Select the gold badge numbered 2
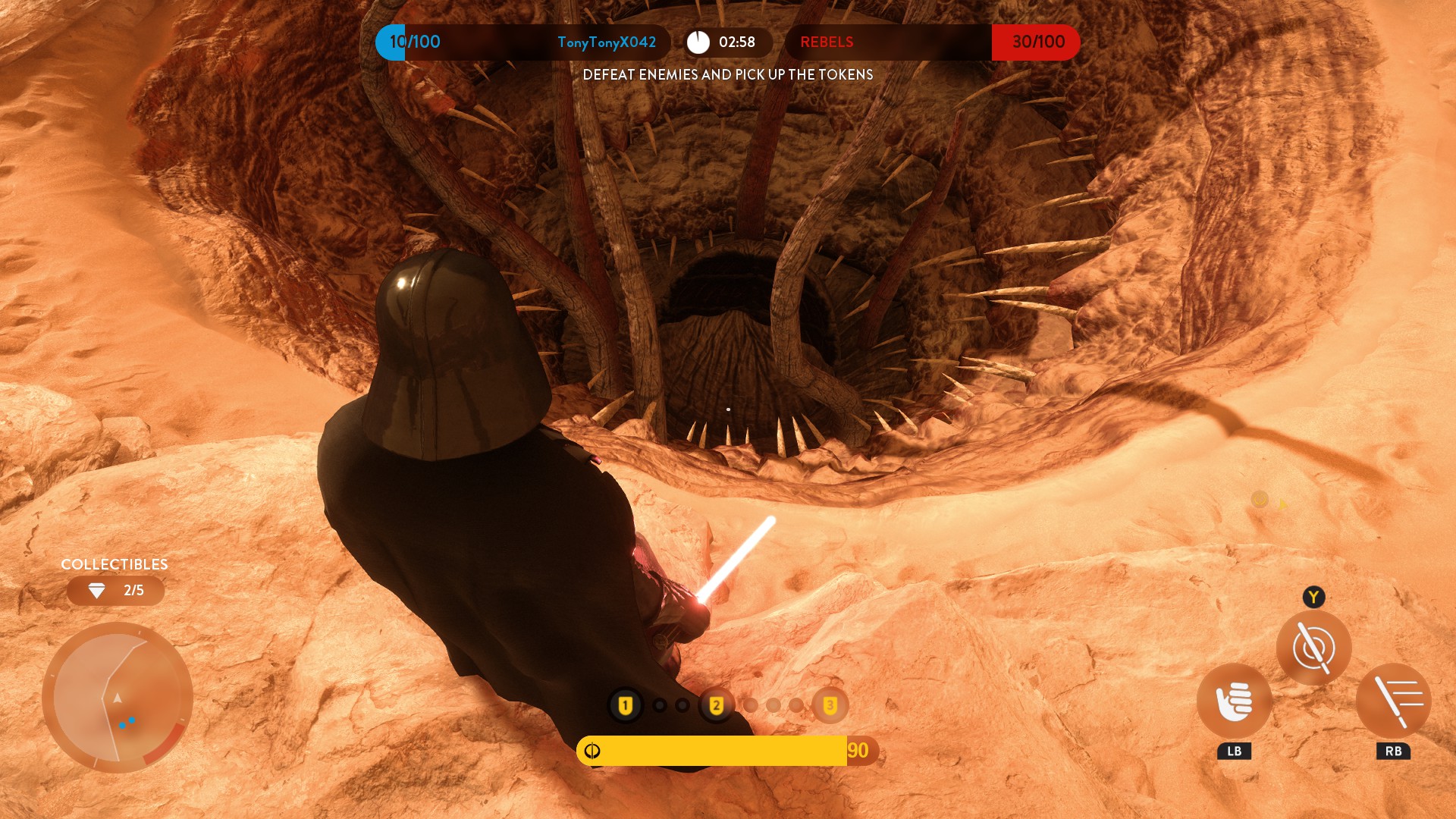This screenshot has height=819, width=1456. [x=716, y=705]
